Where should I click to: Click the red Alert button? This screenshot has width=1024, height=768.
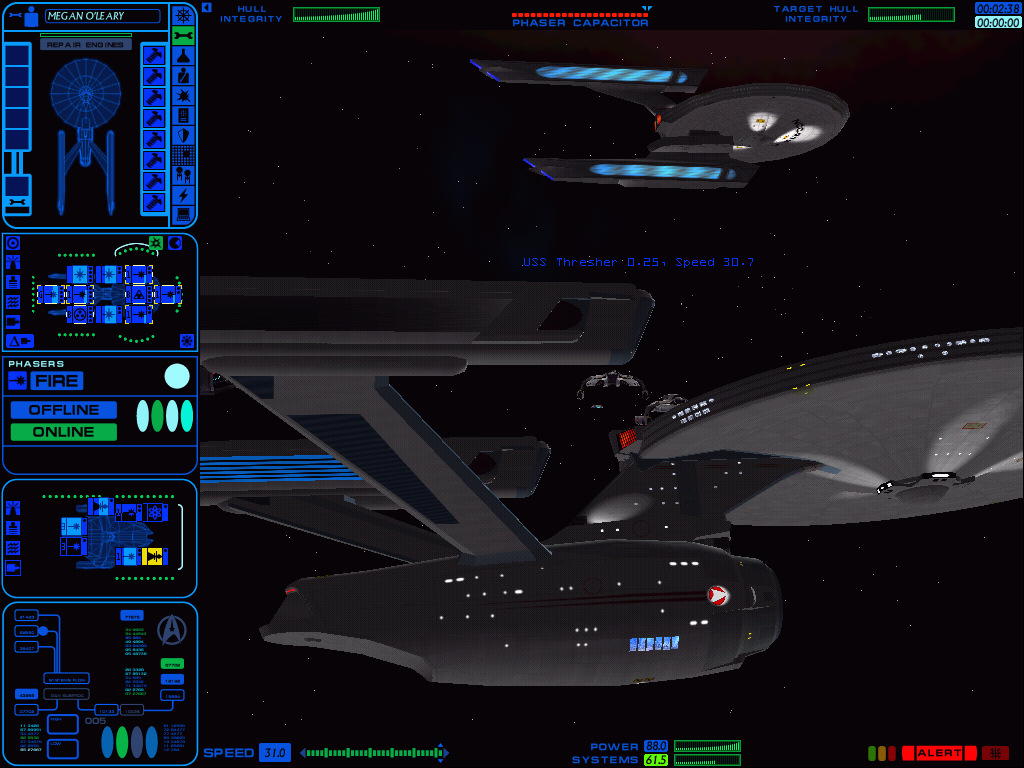click(938, 753)
